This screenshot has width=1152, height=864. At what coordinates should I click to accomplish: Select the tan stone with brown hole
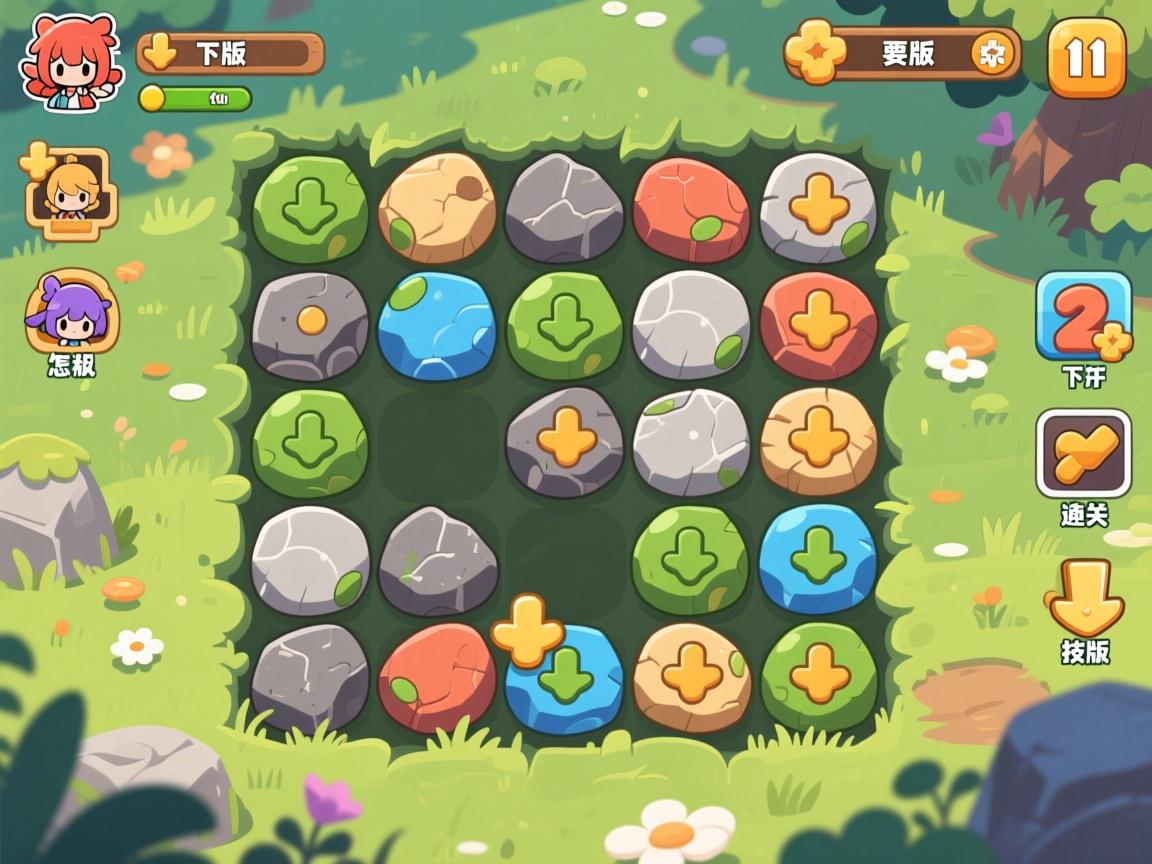pyautogui.click(x=437, y=208)
